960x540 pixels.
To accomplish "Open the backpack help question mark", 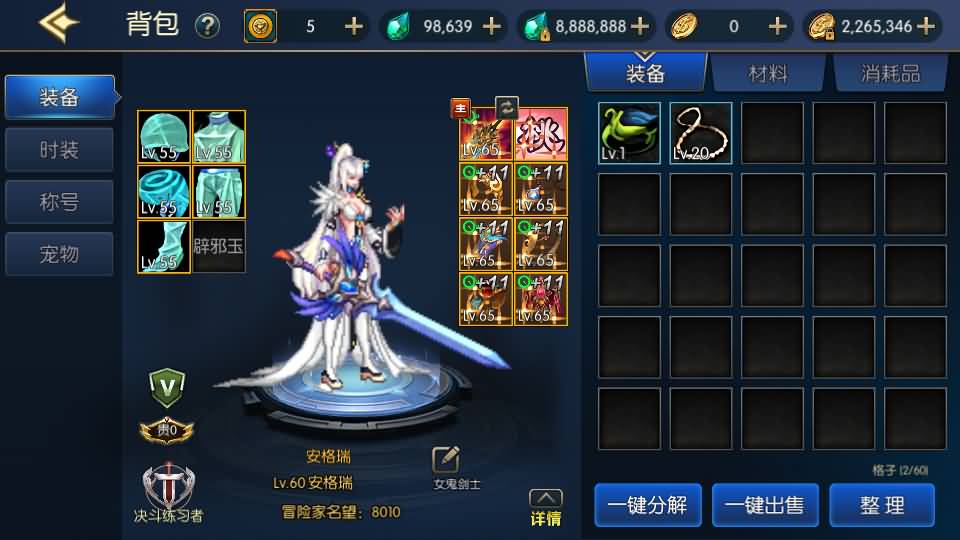I will [x=207, y=26].
